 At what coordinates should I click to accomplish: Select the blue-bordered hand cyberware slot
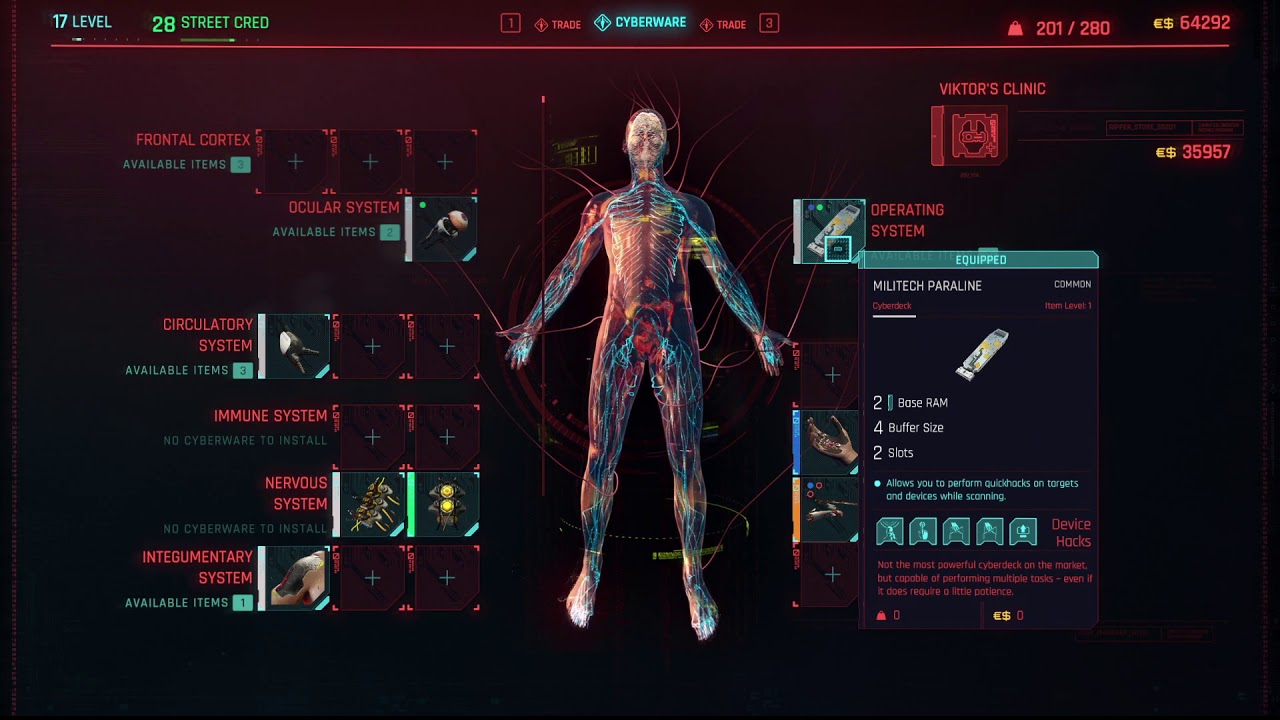(x=828, y=442)
